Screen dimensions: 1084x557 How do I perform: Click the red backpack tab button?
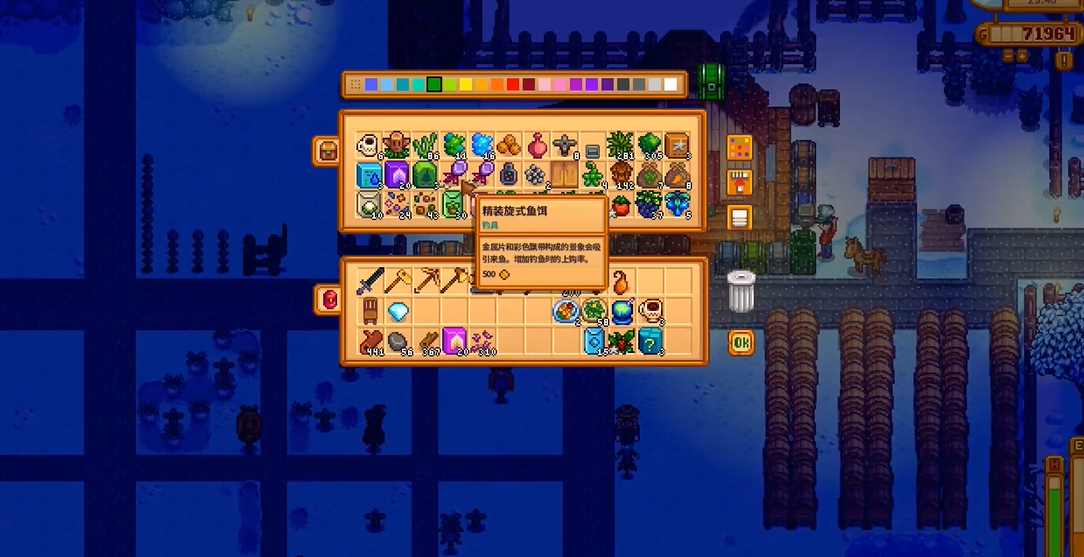[327, 299]
